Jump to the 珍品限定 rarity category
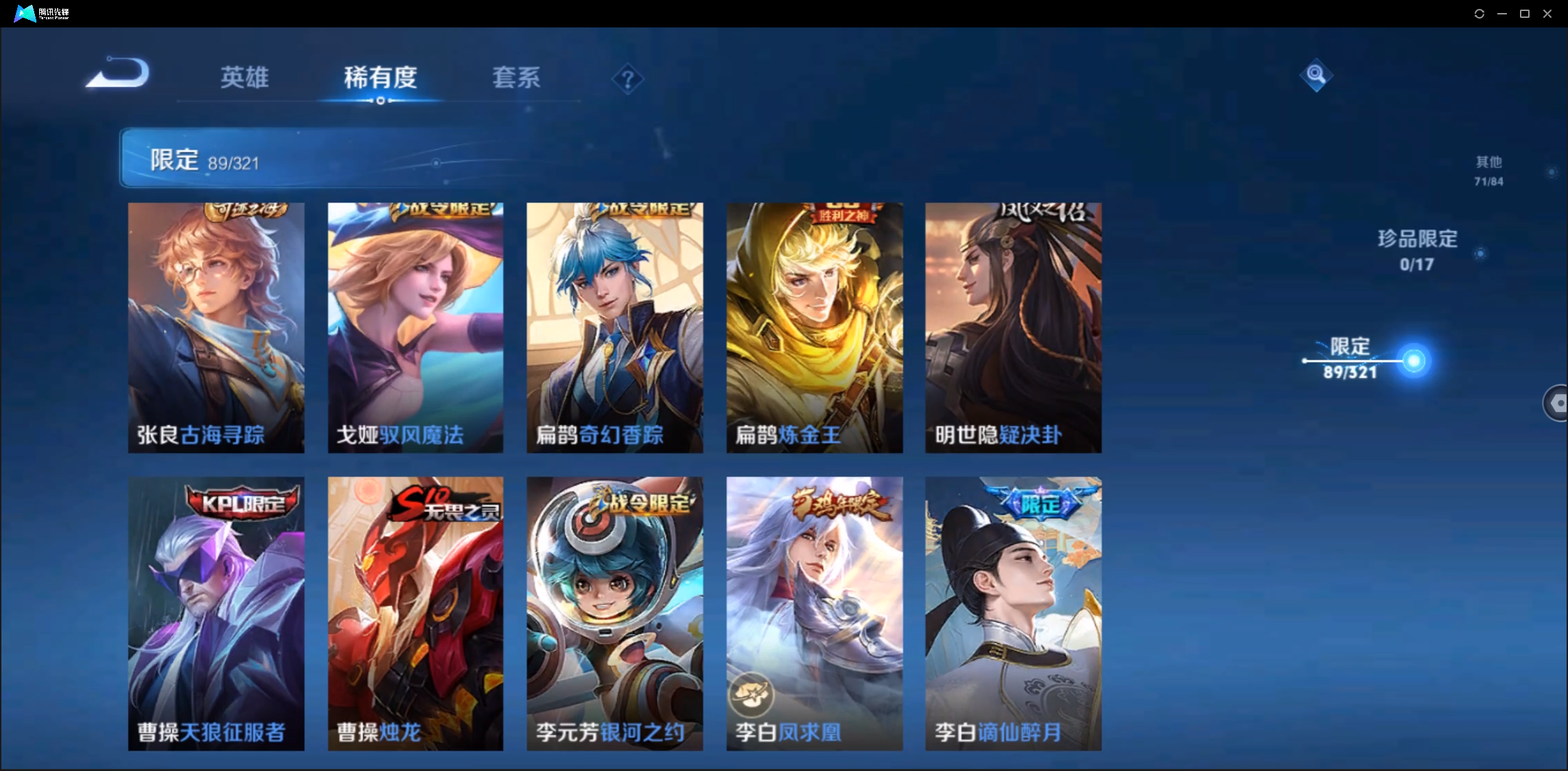The width and height of the screenshot is (1568, 771). 1417,251
